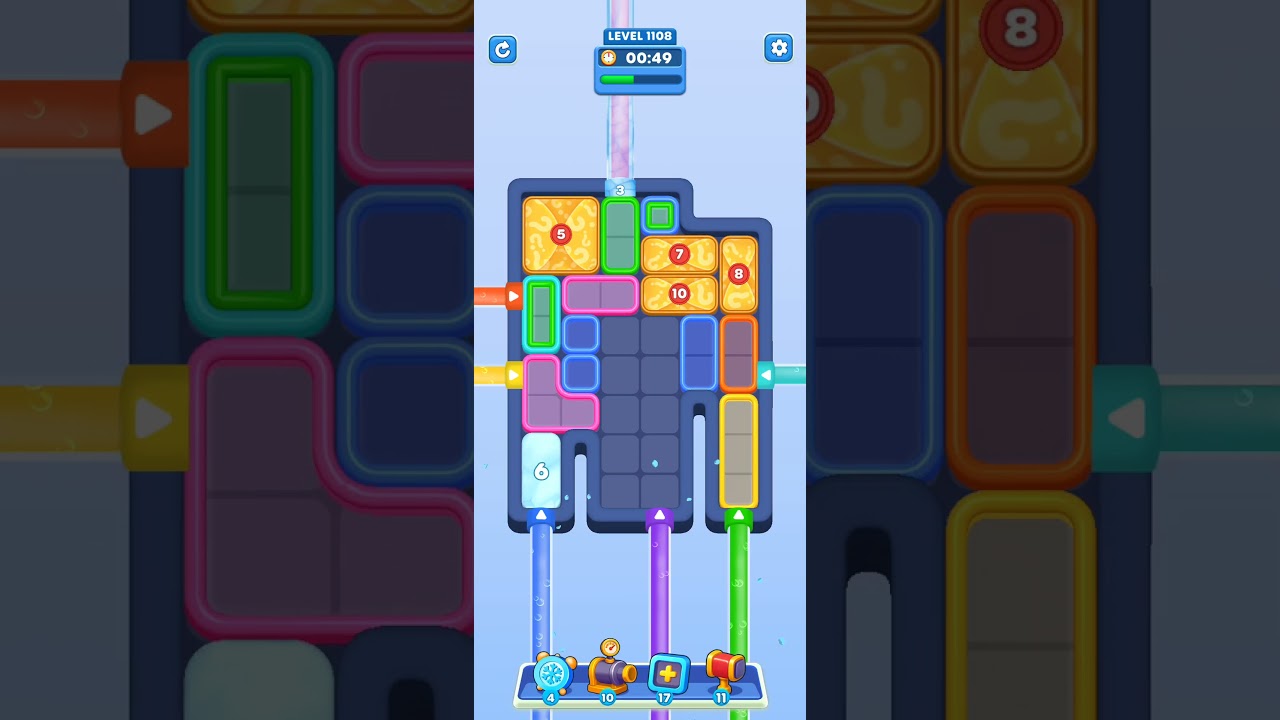The width and height of the screenshot is (1280, 720).
Task: Click the clock icon beside the timer
Action: point(608,58)
